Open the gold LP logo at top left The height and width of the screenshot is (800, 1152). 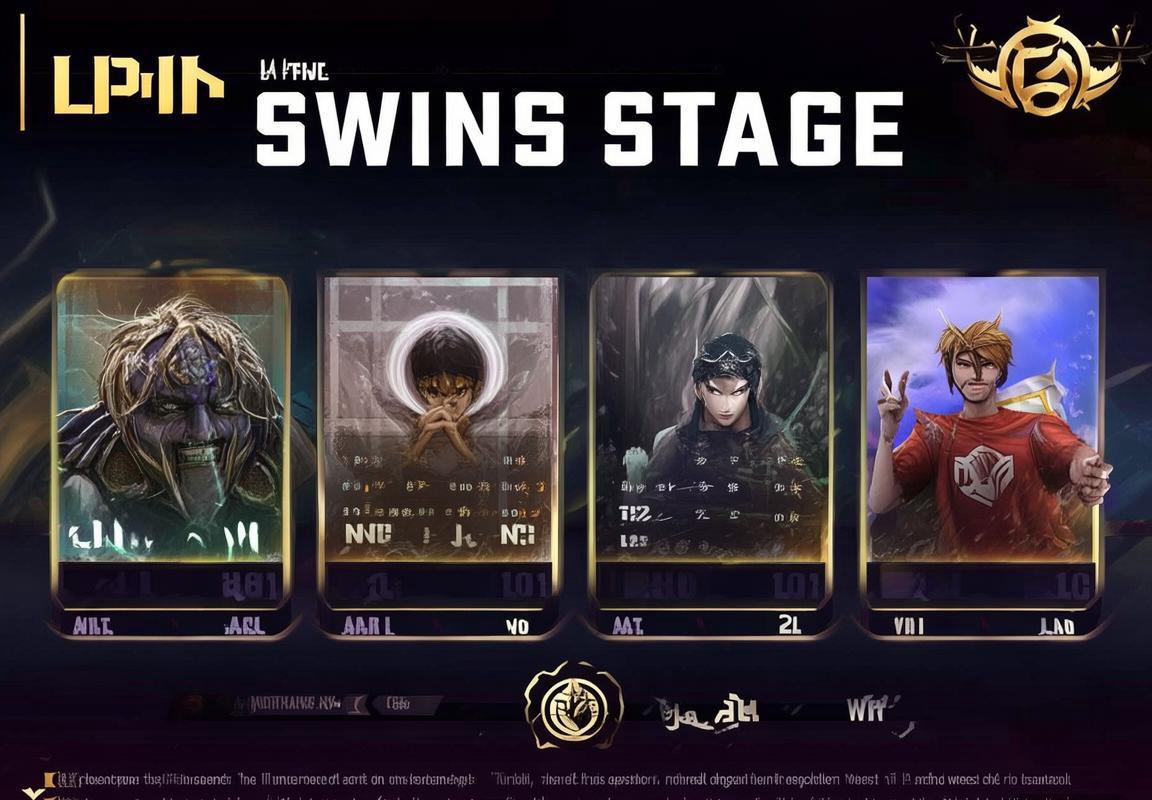tap(137, 85)
